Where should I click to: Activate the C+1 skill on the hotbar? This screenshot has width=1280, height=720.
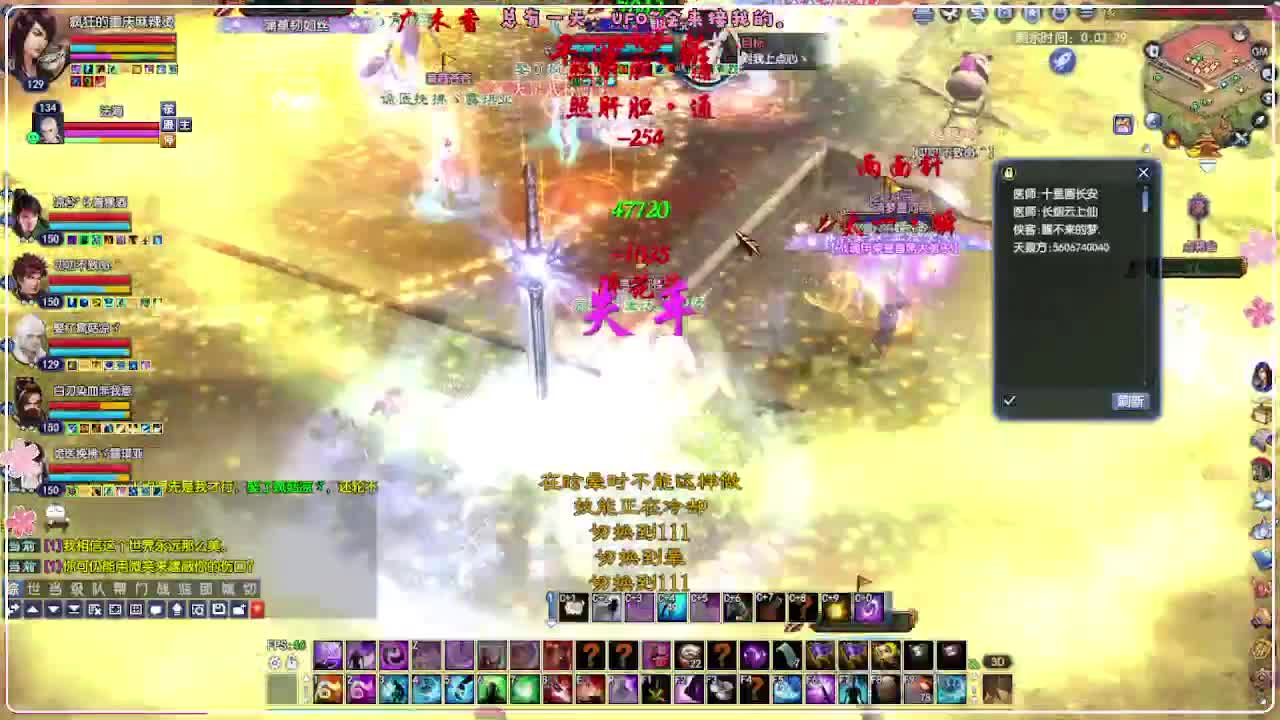573,607
